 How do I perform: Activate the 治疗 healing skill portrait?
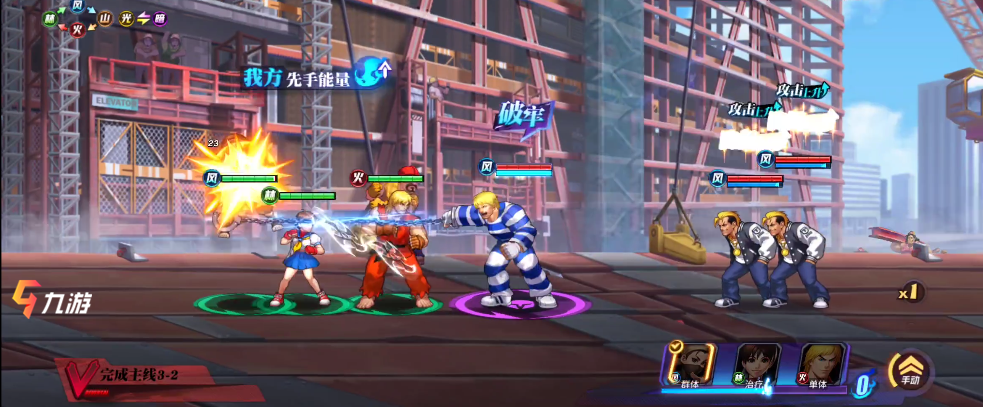coord(758,365)
